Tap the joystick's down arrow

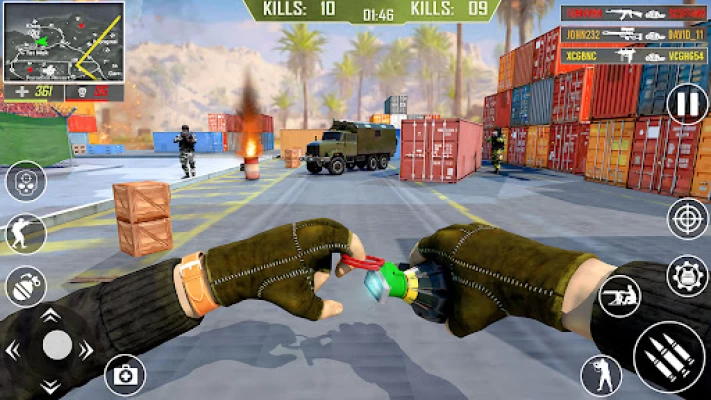[x=51, y=386]
